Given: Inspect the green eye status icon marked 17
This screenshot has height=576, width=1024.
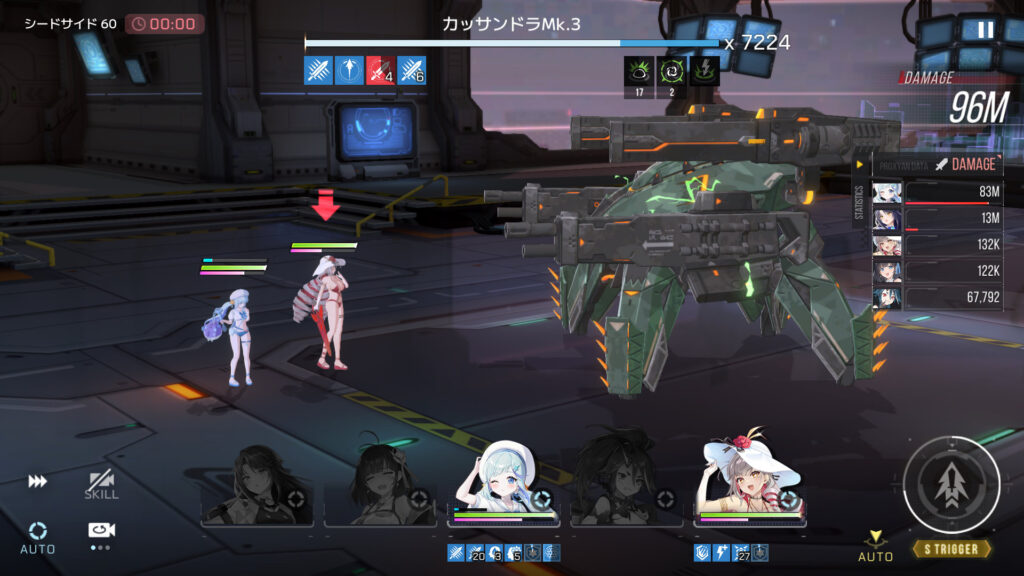Looking at the screenshot, I should click(638, 71).
